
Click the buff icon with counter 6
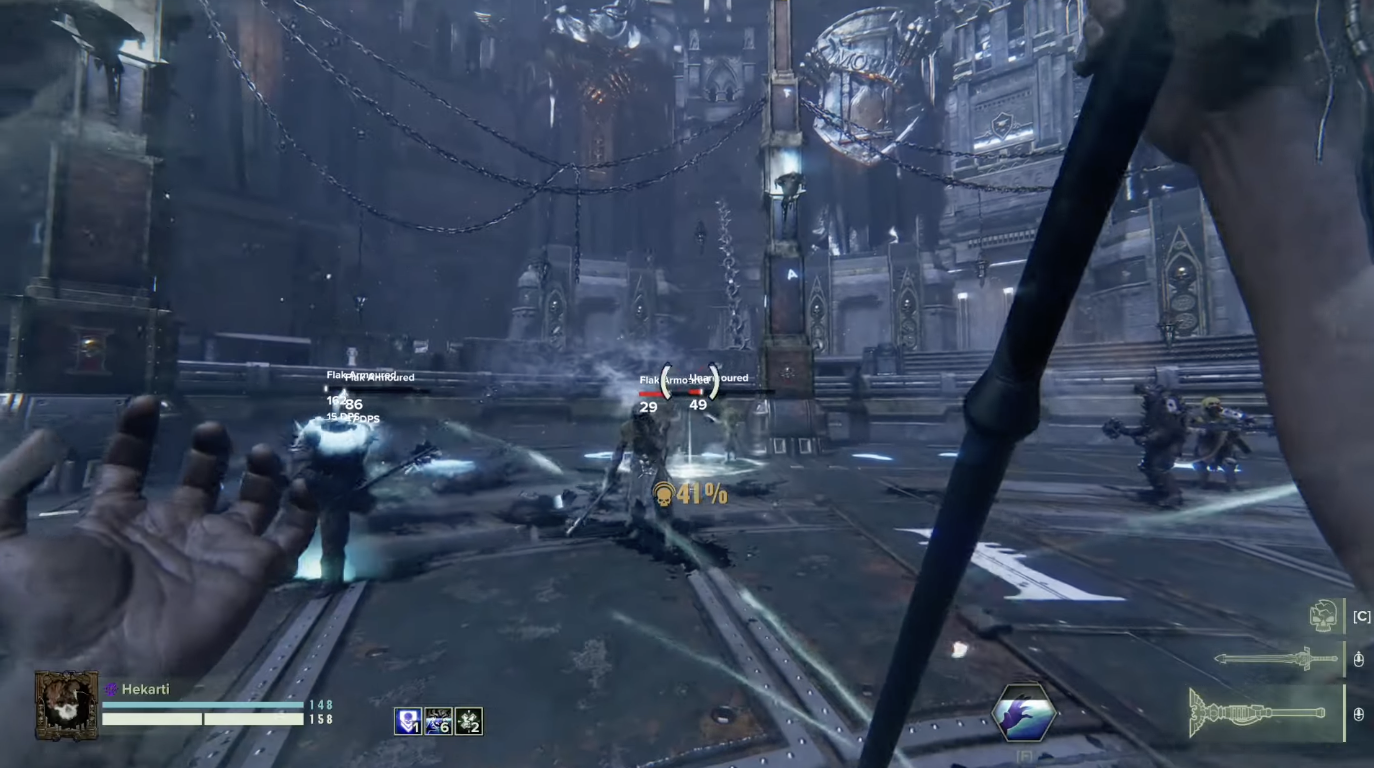437,719
